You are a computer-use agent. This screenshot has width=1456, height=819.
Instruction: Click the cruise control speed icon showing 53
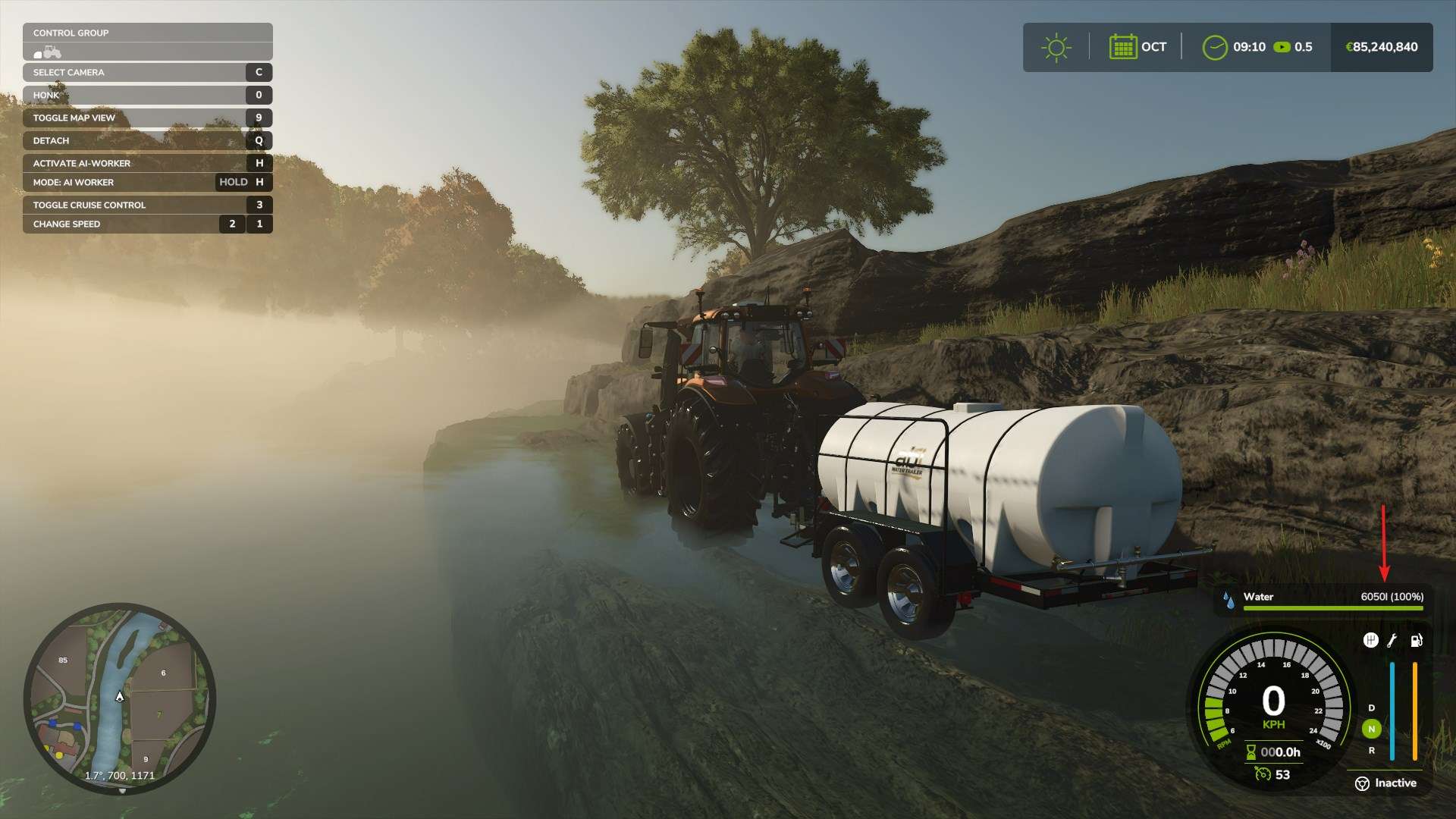tap(1263, 774)
